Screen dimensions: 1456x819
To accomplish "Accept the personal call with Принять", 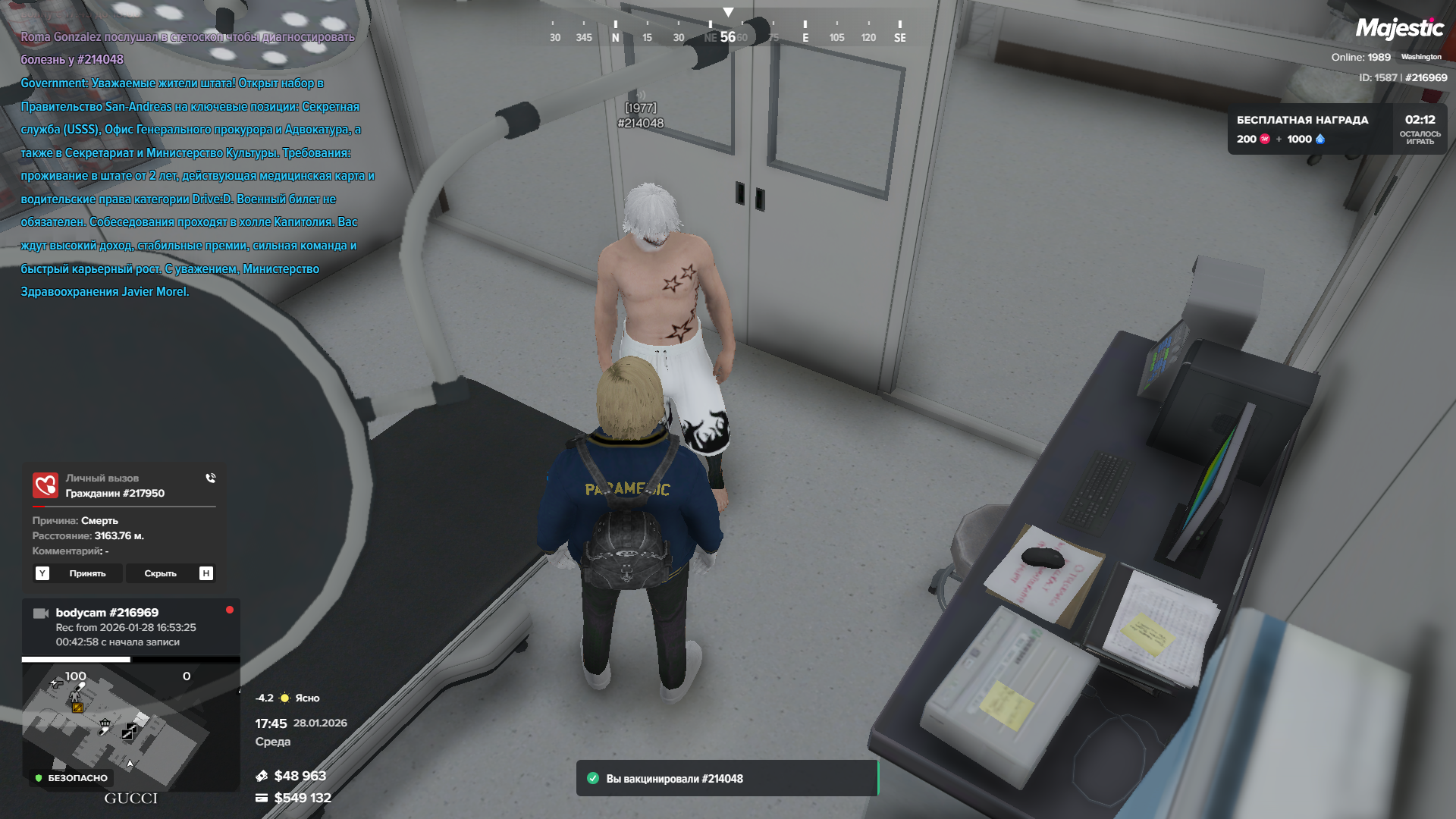I will pos(87,573).
